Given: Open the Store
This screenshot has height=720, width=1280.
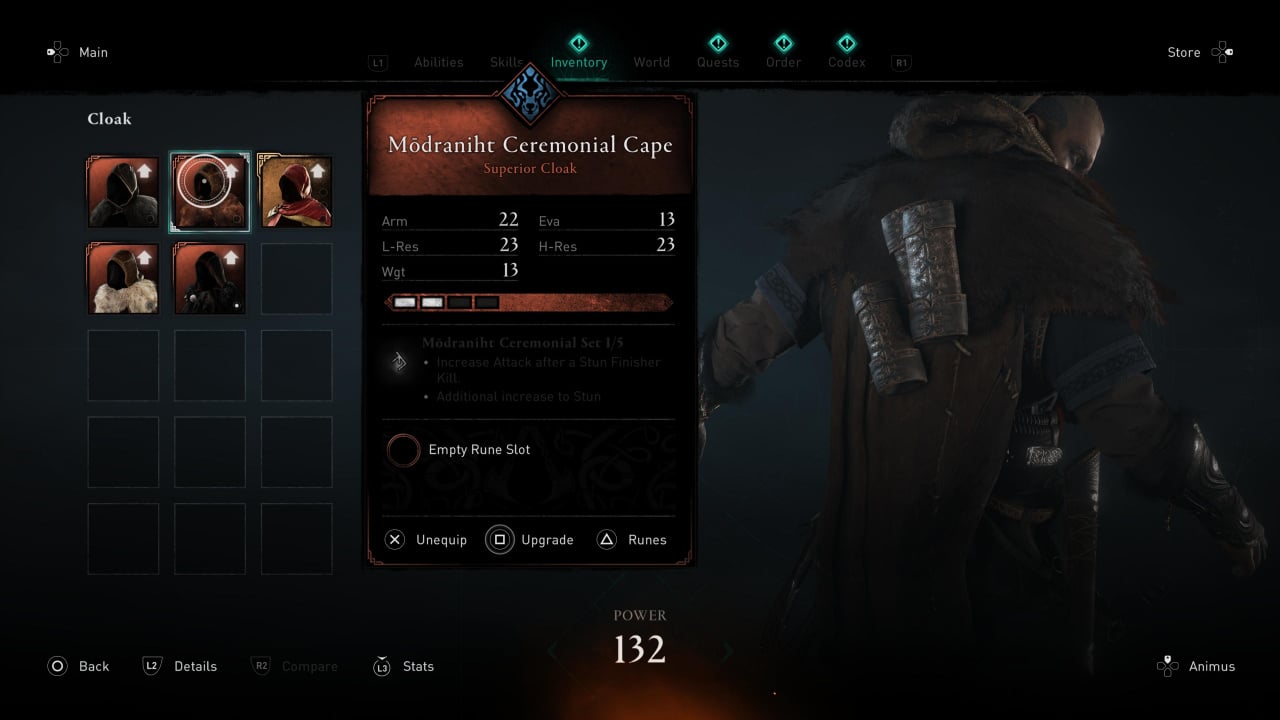Looking at the screenshot, I should click(1199, 52).
